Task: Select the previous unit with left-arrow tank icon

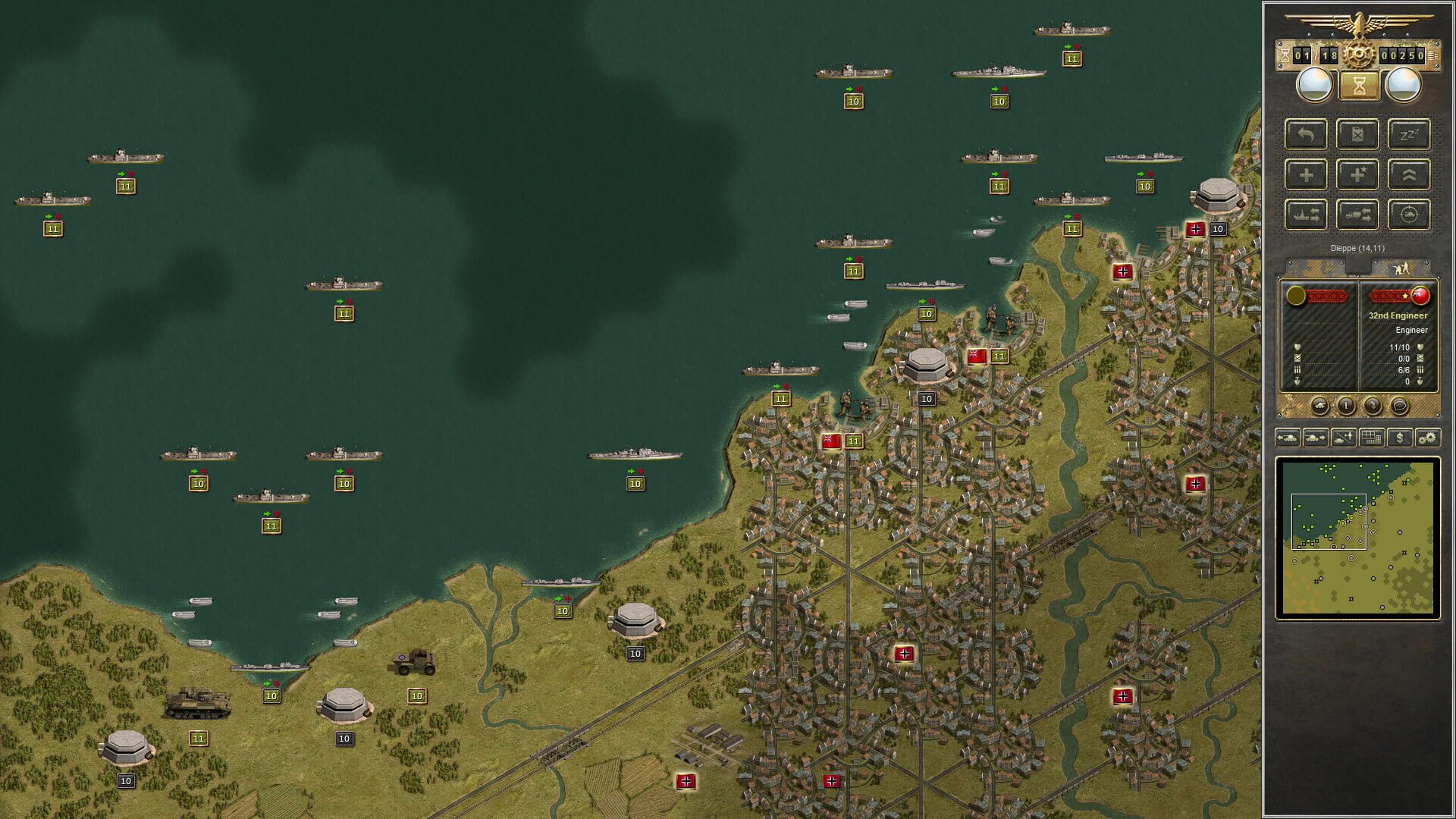Action: coord(1289,438)
